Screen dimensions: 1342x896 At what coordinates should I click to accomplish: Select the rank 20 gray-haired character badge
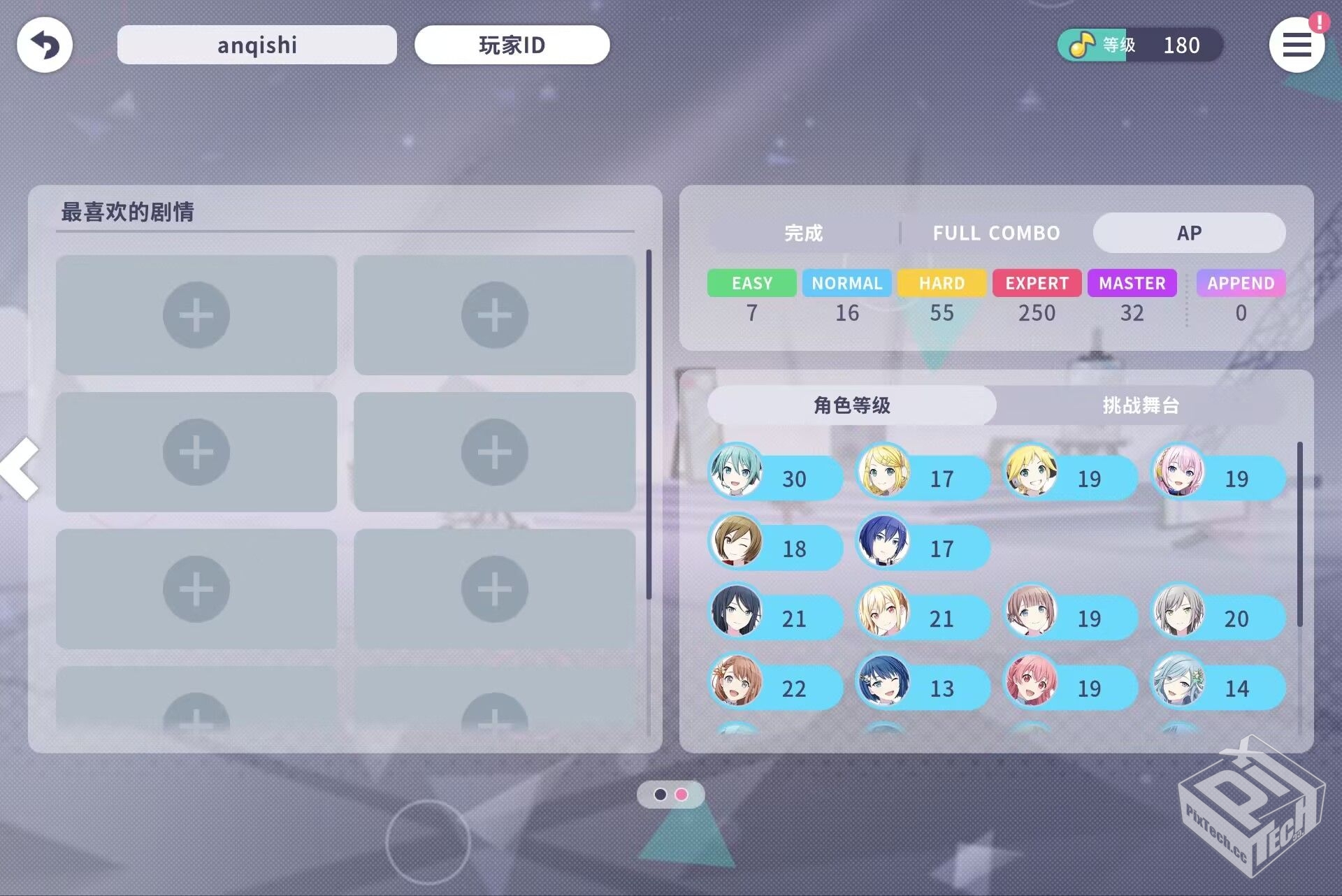coord(1218,618)
